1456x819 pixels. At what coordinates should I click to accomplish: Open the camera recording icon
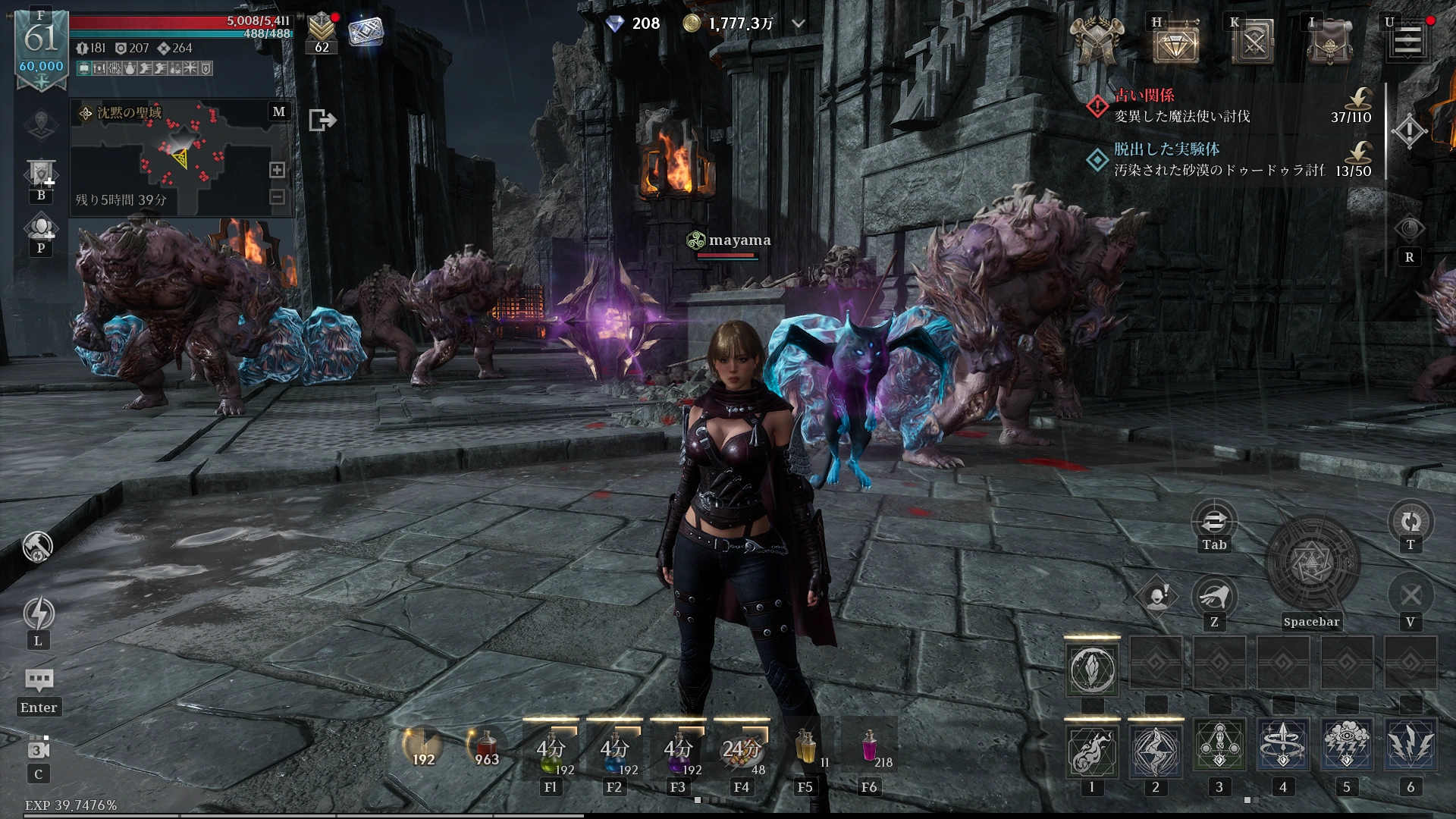pyautogui.click(x=39, y=749)
